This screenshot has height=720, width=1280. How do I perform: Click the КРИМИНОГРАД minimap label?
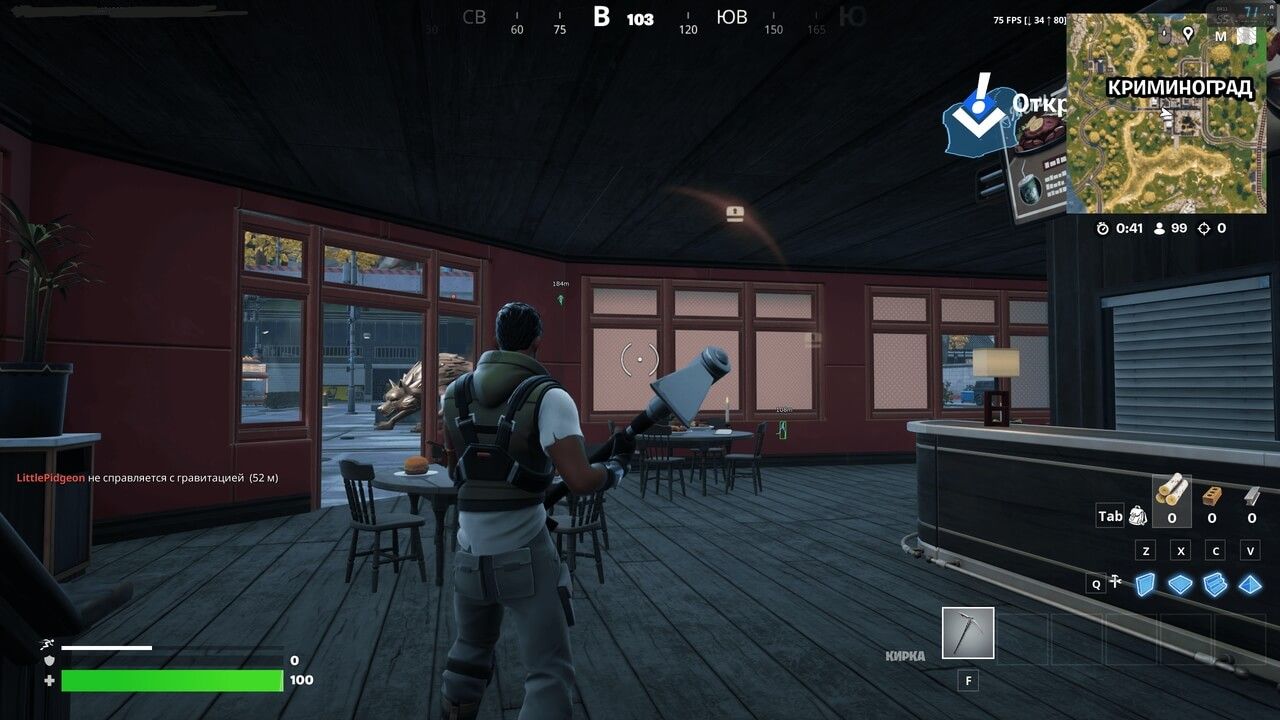[1178, 89]
